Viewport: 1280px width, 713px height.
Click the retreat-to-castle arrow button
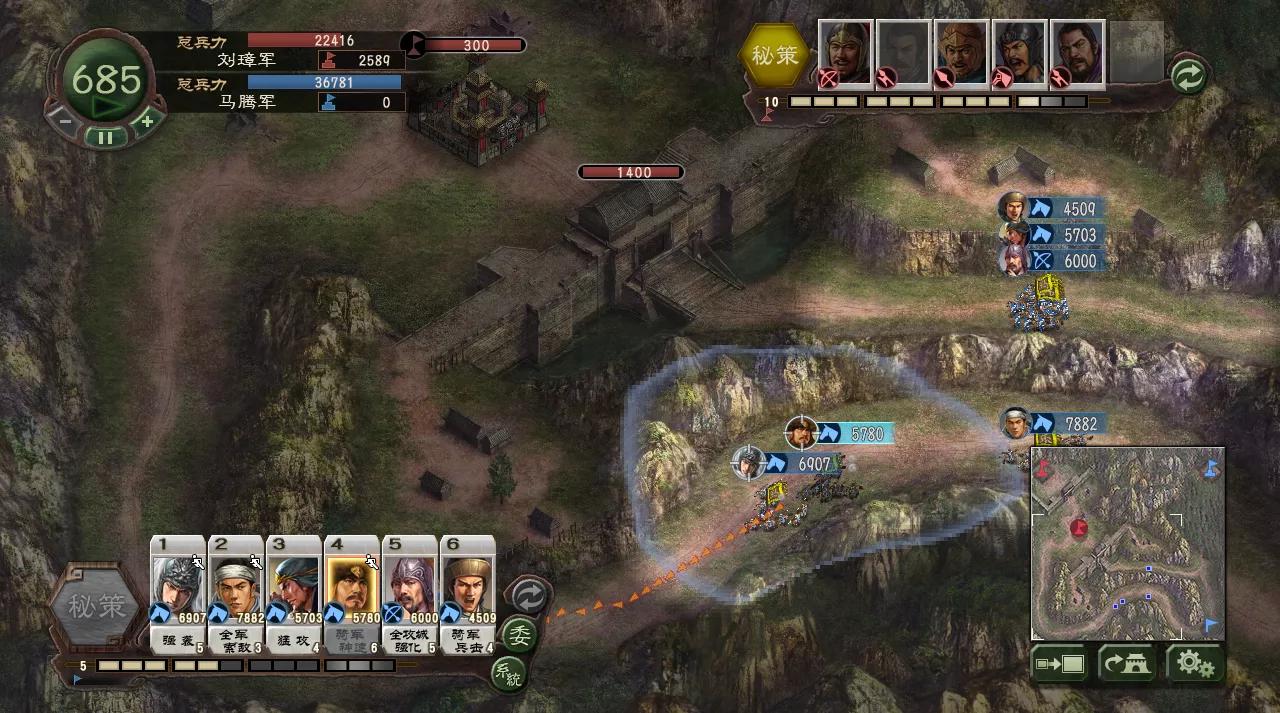[x=1127, y=663]
